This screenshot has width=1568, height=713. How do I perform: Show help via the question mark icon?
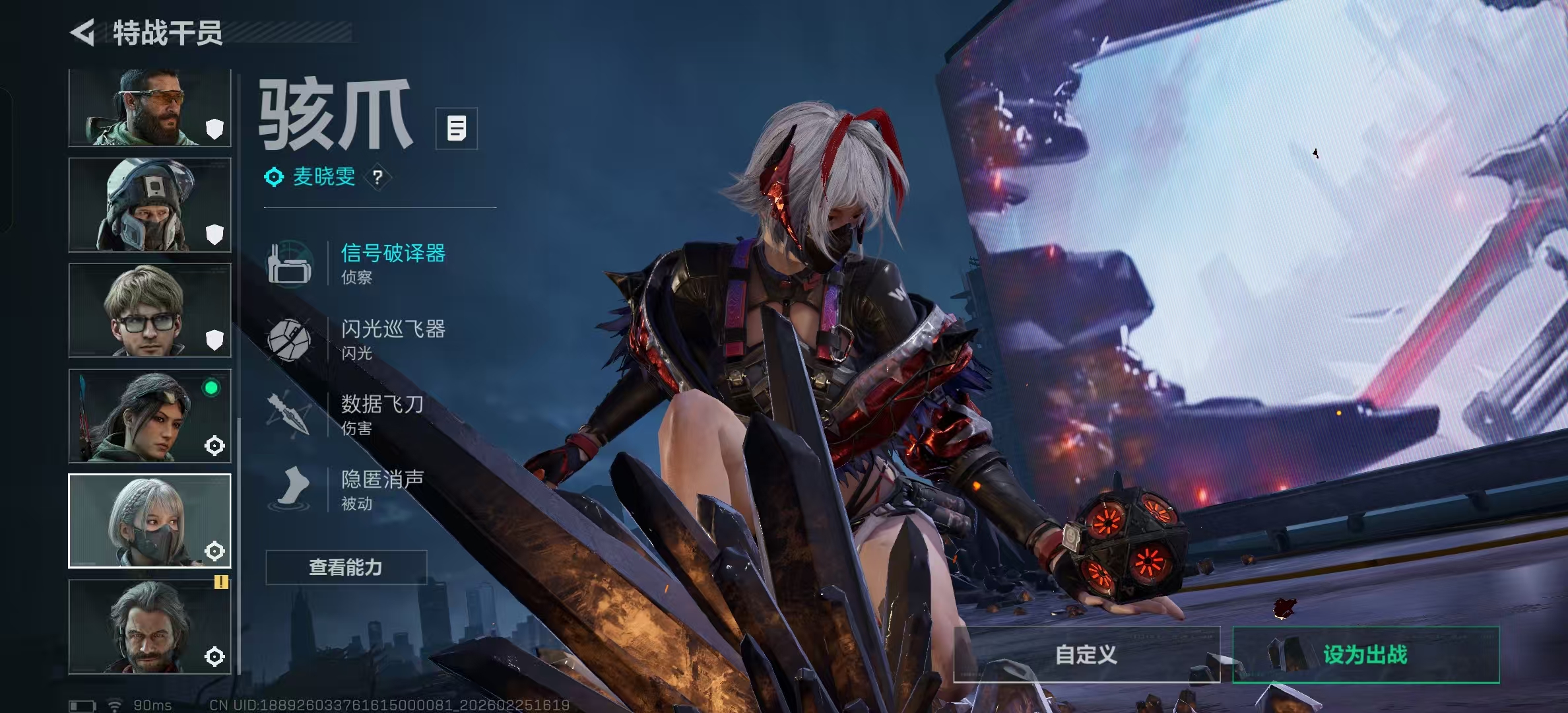pos(377,177)
